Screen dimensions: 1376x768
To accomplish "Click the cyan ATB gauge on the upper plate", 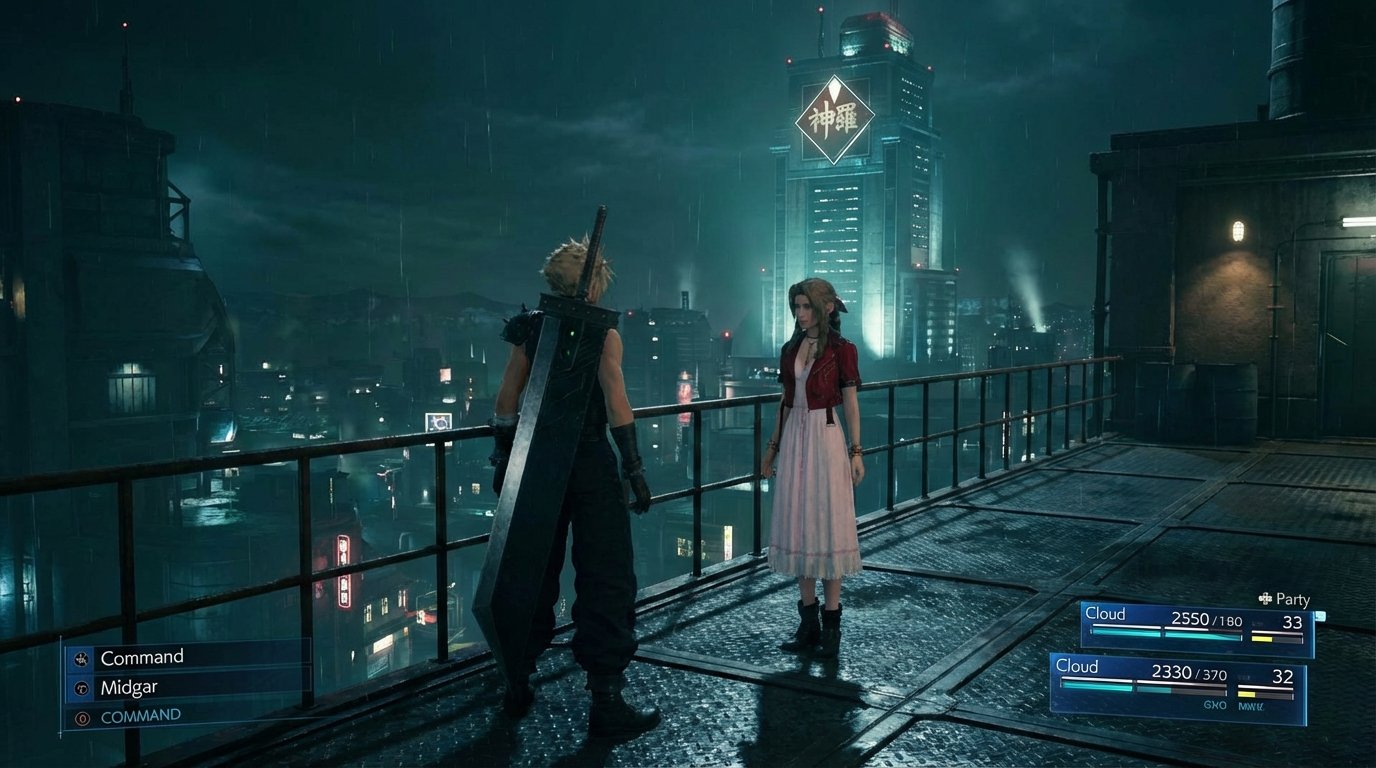I will point(1126,633).
